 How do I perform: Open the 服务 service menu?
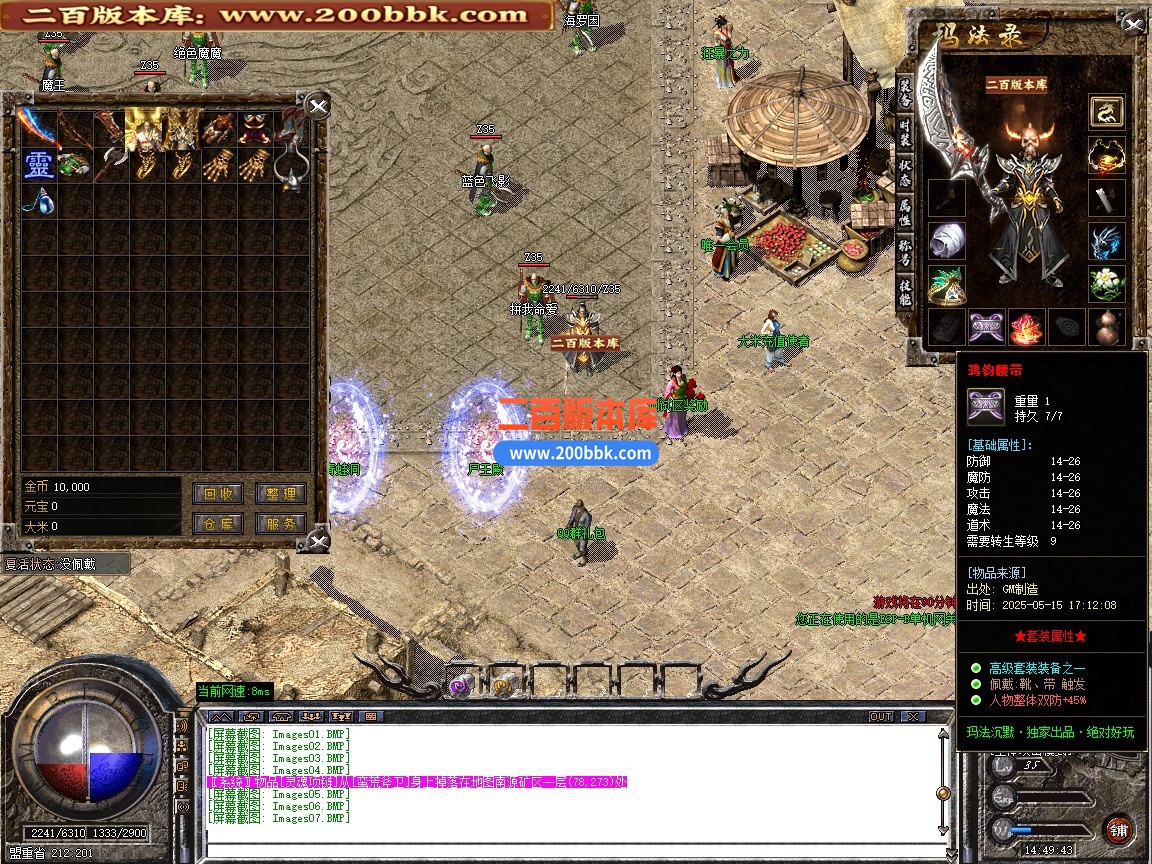tap(281, 523)
